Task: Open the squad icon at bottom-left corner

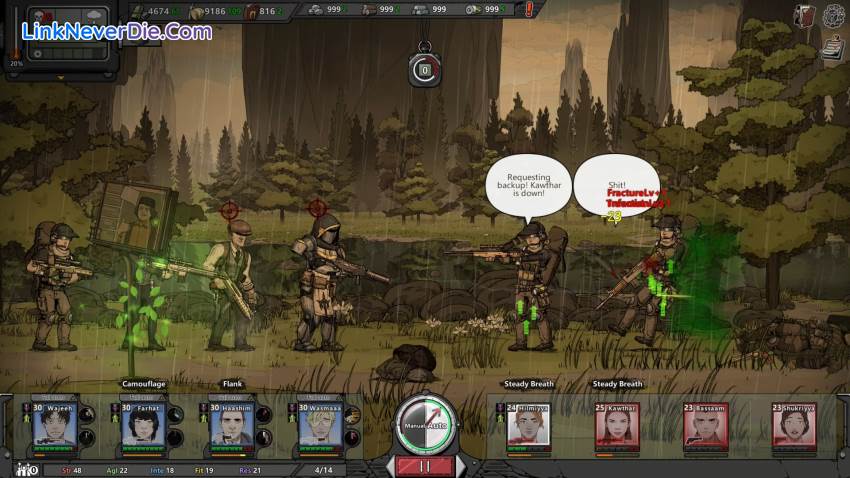Action: [x=22, y=468]
